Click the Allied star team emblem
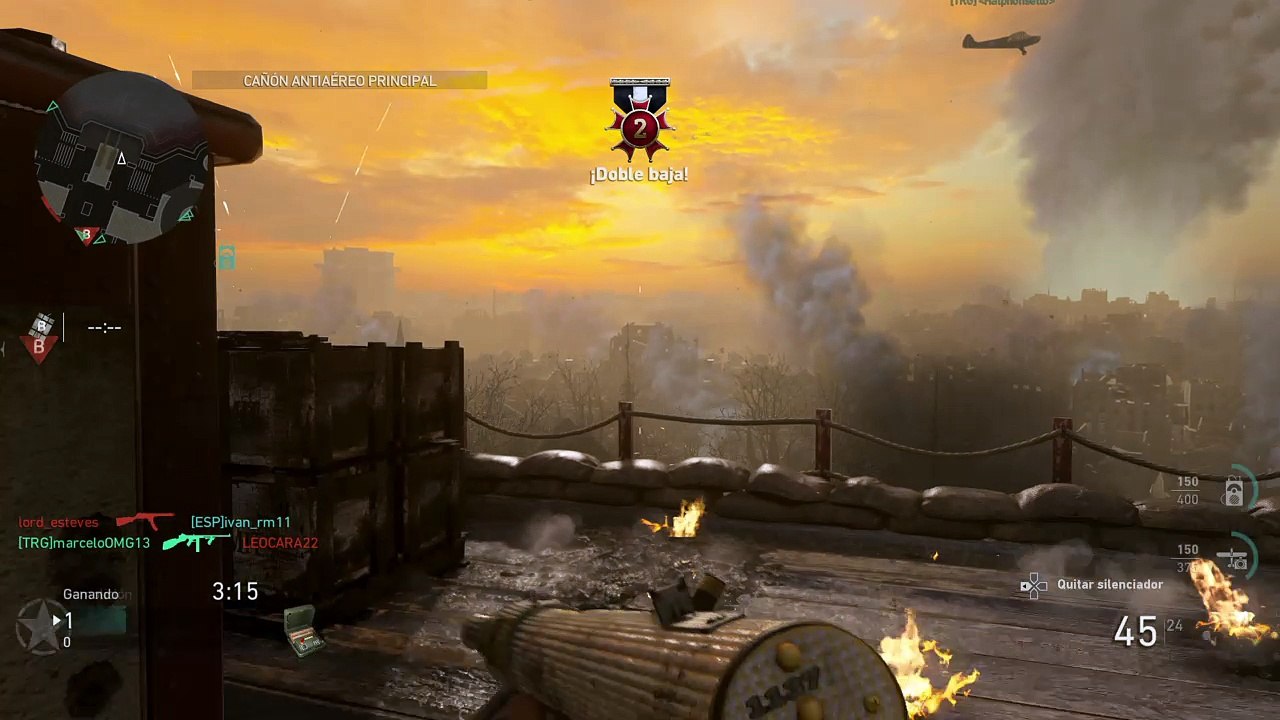 coord(40,627)
